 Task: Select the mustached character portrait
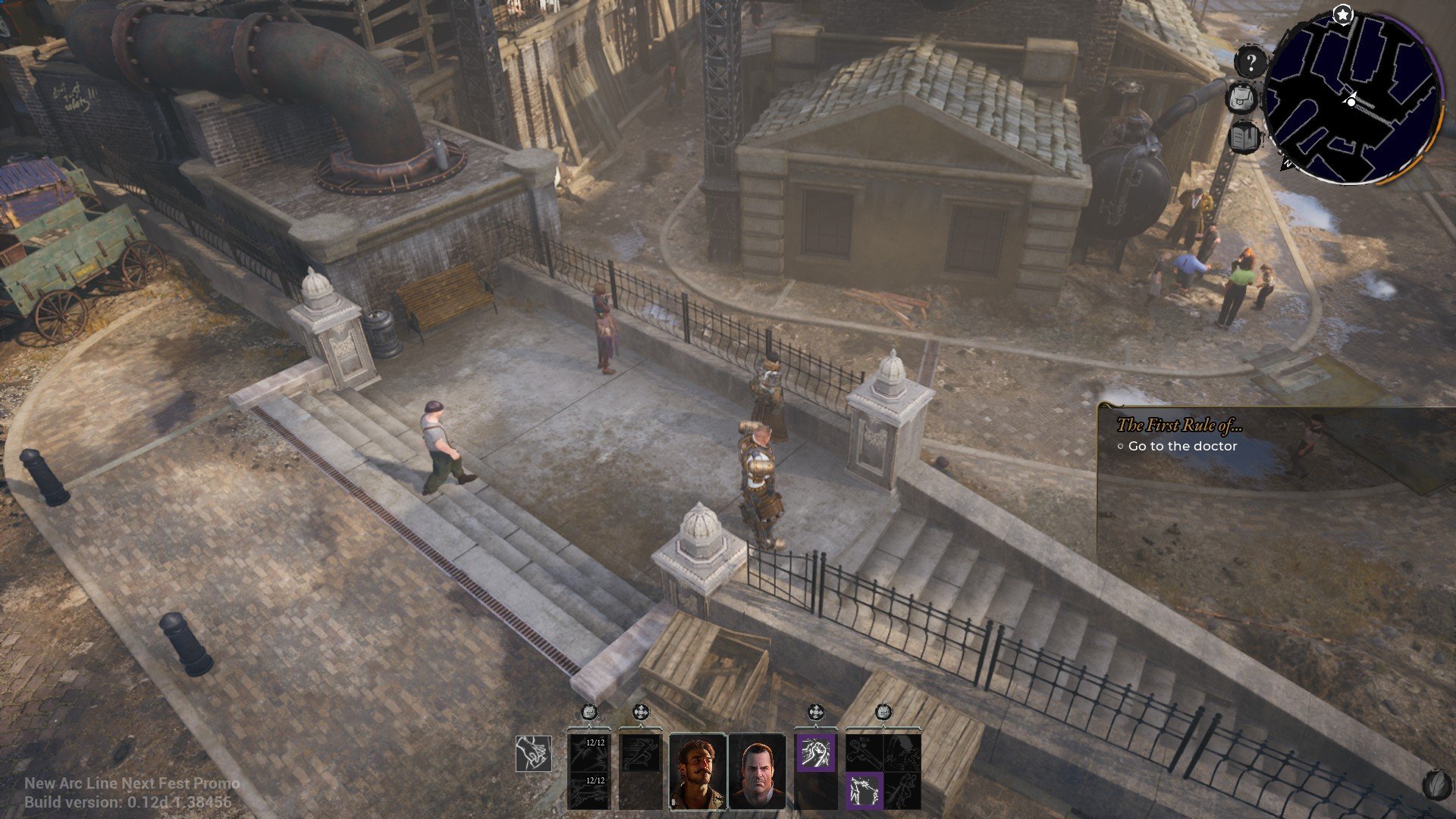pos(698,771)
